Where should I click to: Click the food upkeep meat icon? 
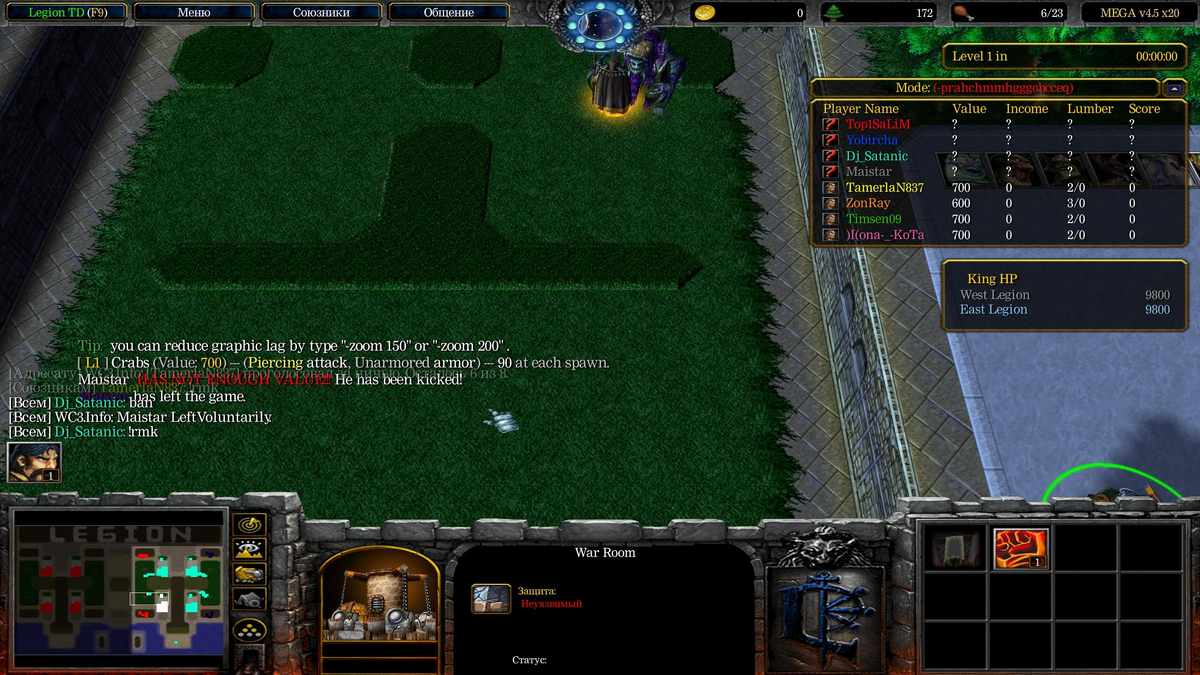coord(962,13)
